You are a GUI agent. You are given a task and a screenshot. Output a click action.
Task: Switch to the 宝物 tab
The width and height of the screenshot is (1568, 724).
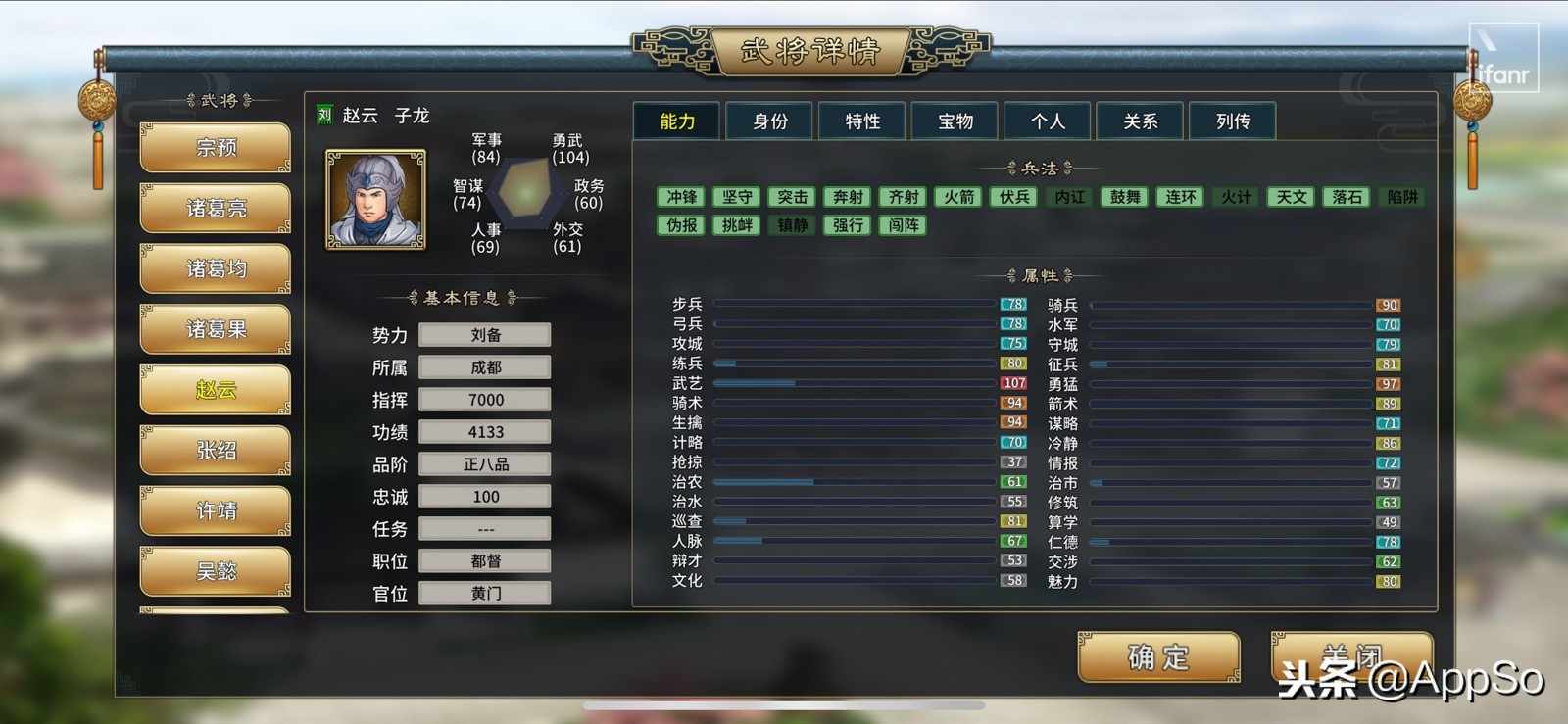[954, 121]
